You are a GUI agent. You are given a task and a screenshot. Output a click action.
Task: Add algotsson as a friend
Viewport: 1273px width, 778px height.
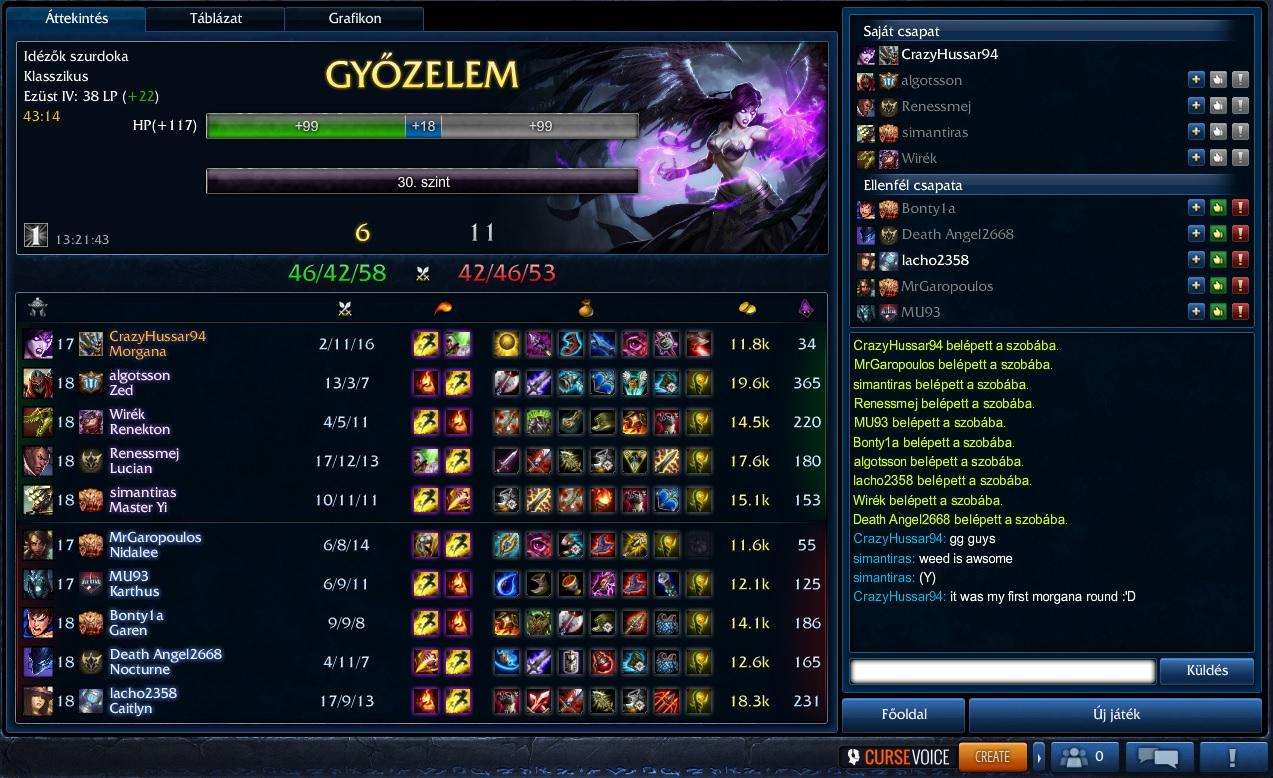point(1196,80)
